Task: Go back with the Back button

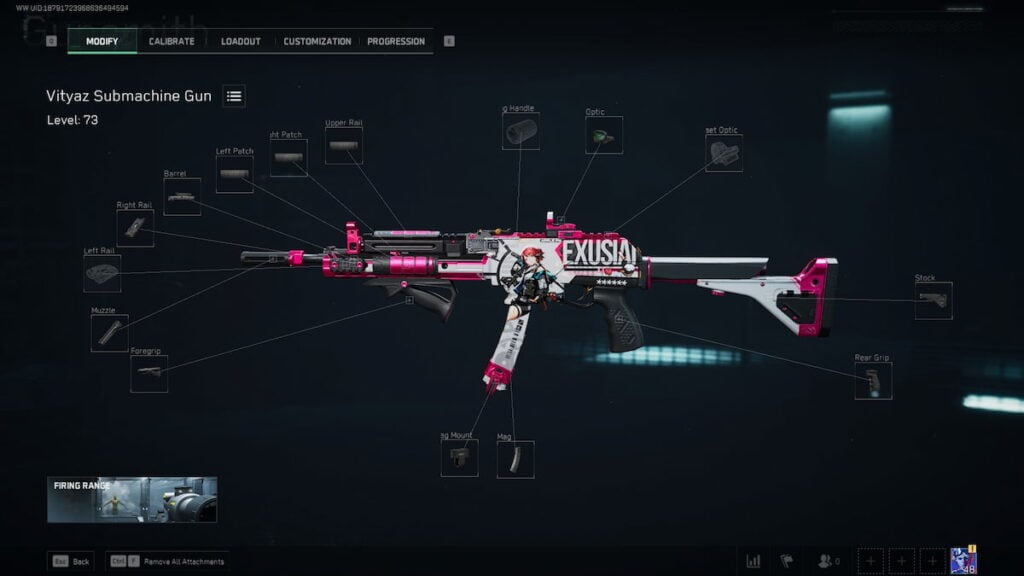Action: (x=70, y=562)
